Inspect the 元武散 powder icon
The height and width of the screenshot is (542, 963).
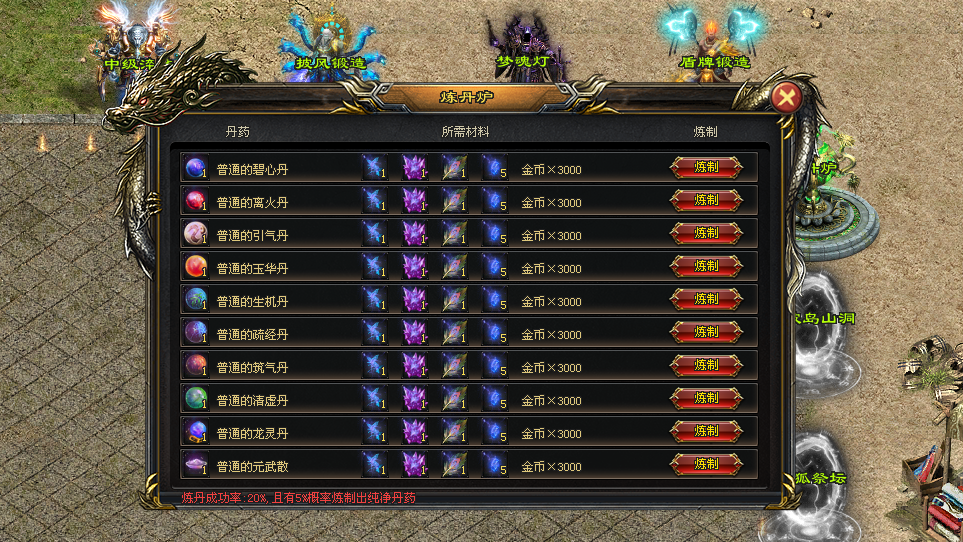(x=195, y=465)
